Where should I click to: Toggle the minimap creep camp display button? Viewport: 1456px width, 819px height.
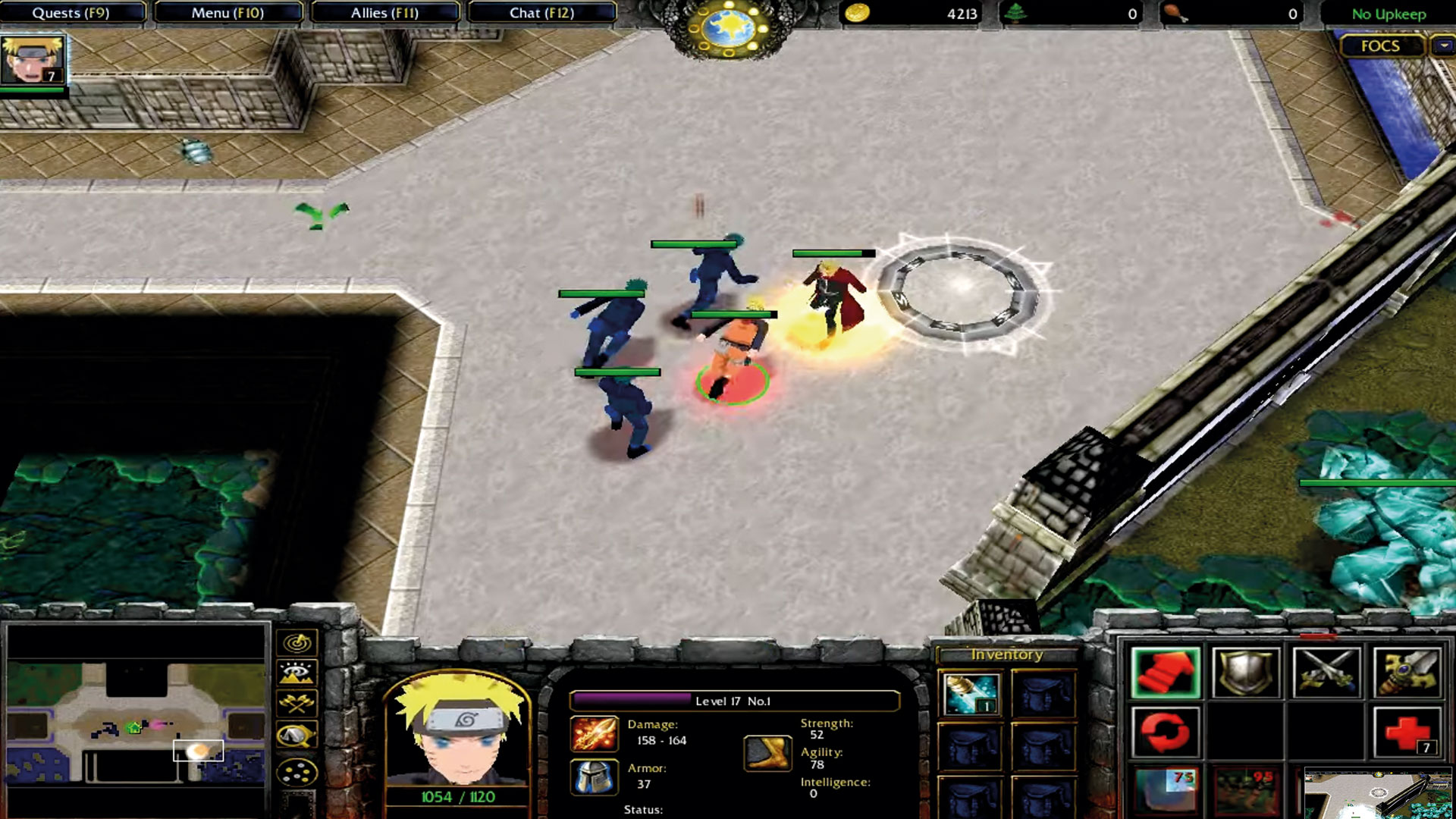(x=297, y=735)
